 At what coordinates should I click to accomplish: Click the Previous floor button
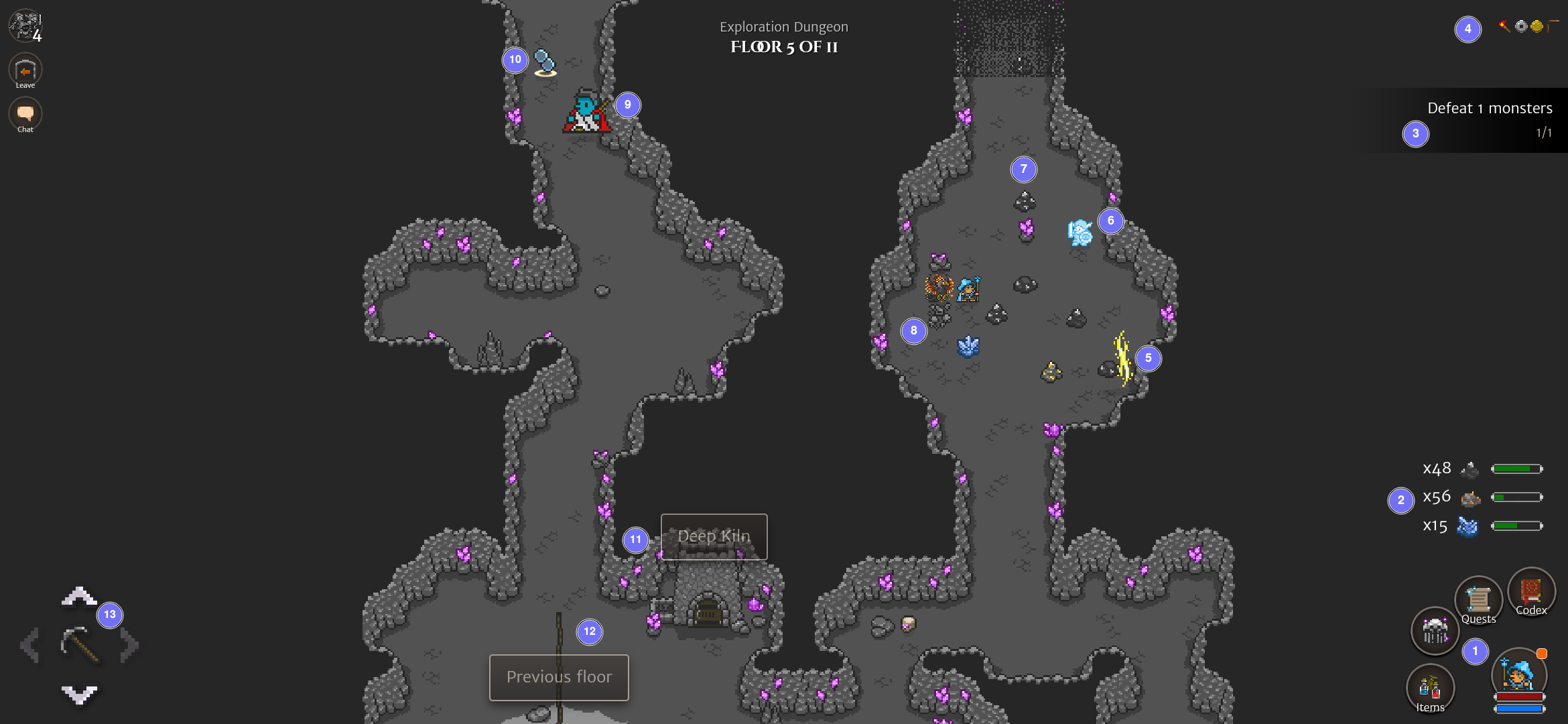point(559,677)
